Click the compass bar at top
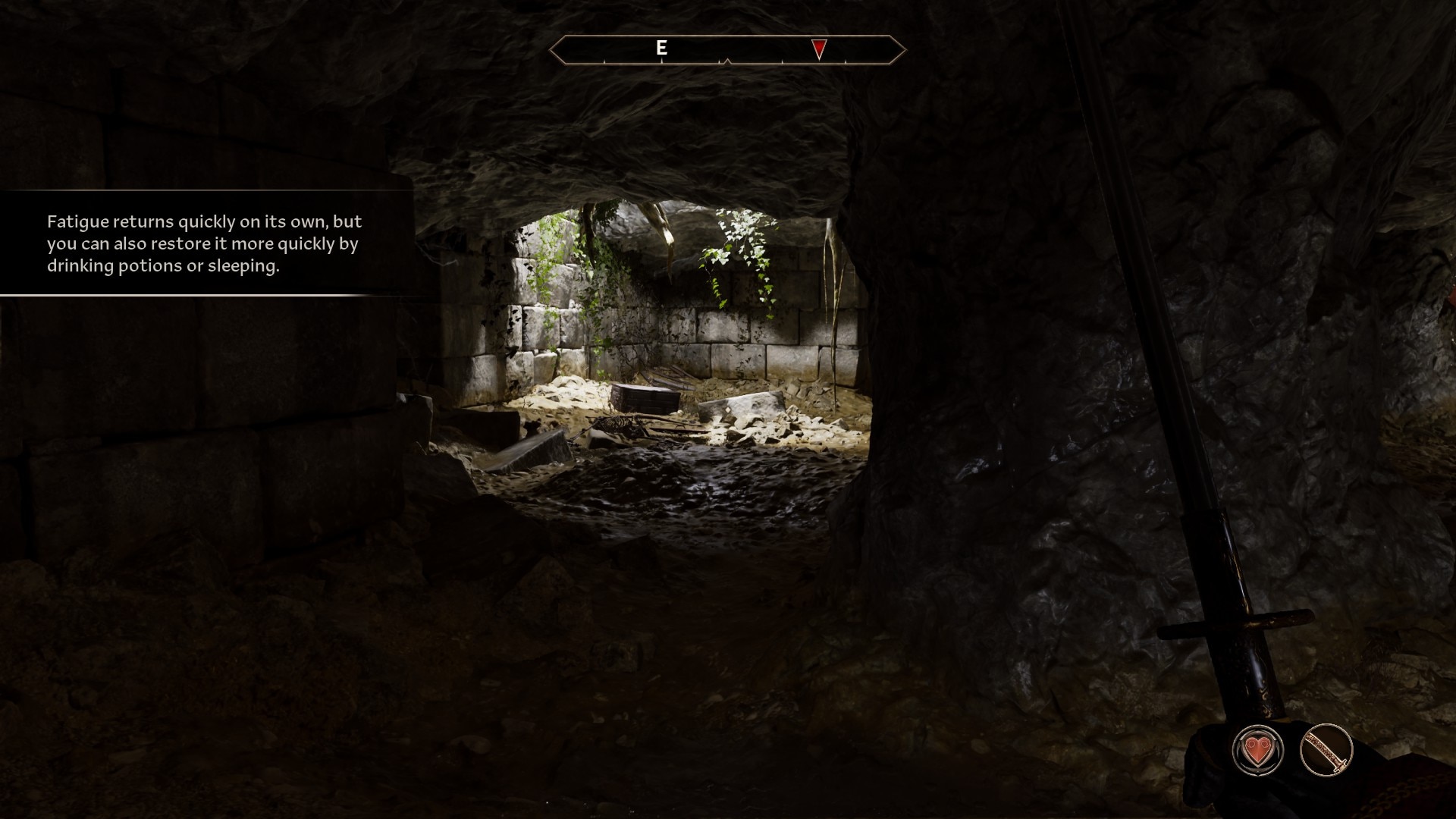 point(727,50)
